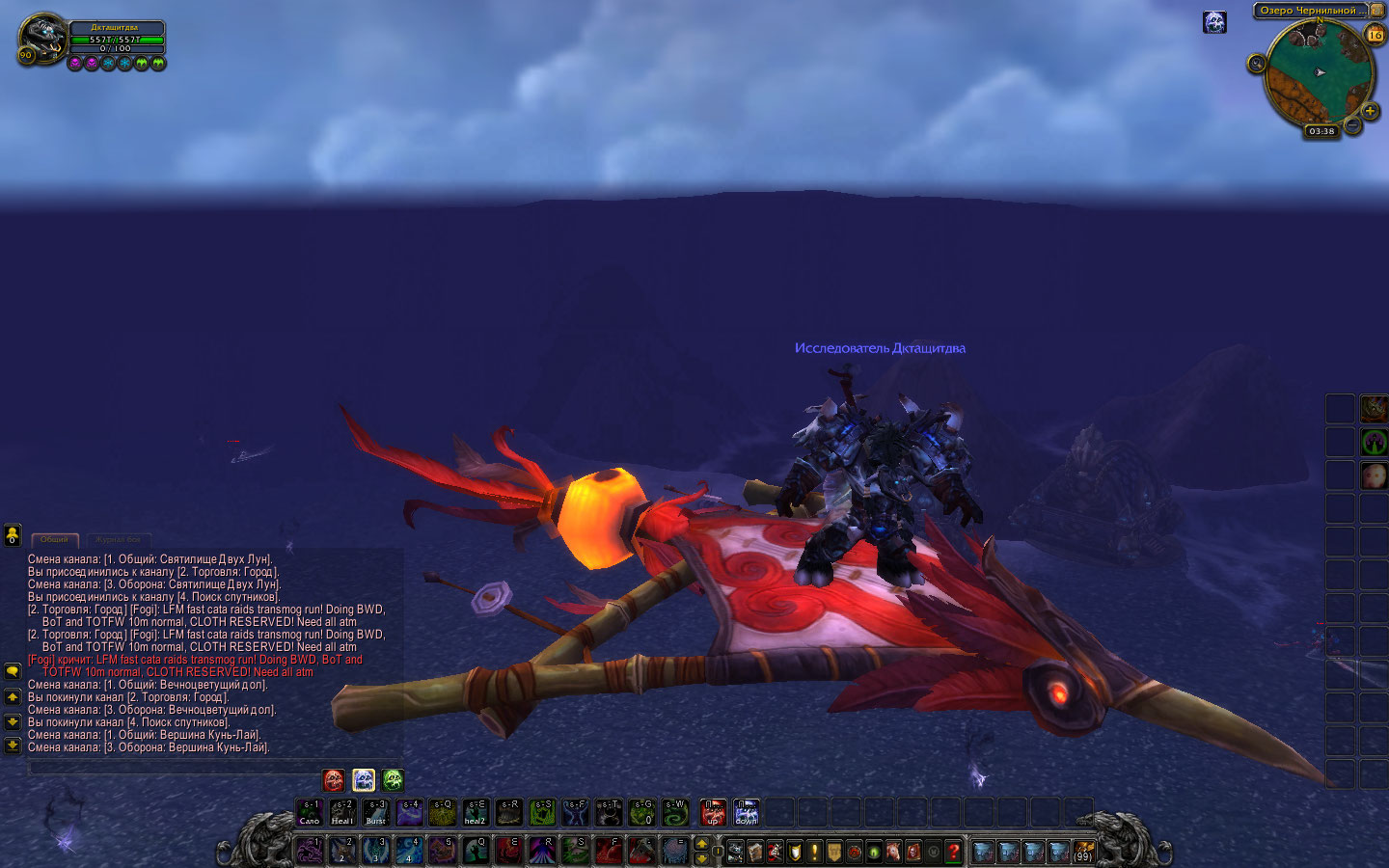Open the help red question mark button
The width and height of the screenshot is (1389, 868).
point(953,852)
